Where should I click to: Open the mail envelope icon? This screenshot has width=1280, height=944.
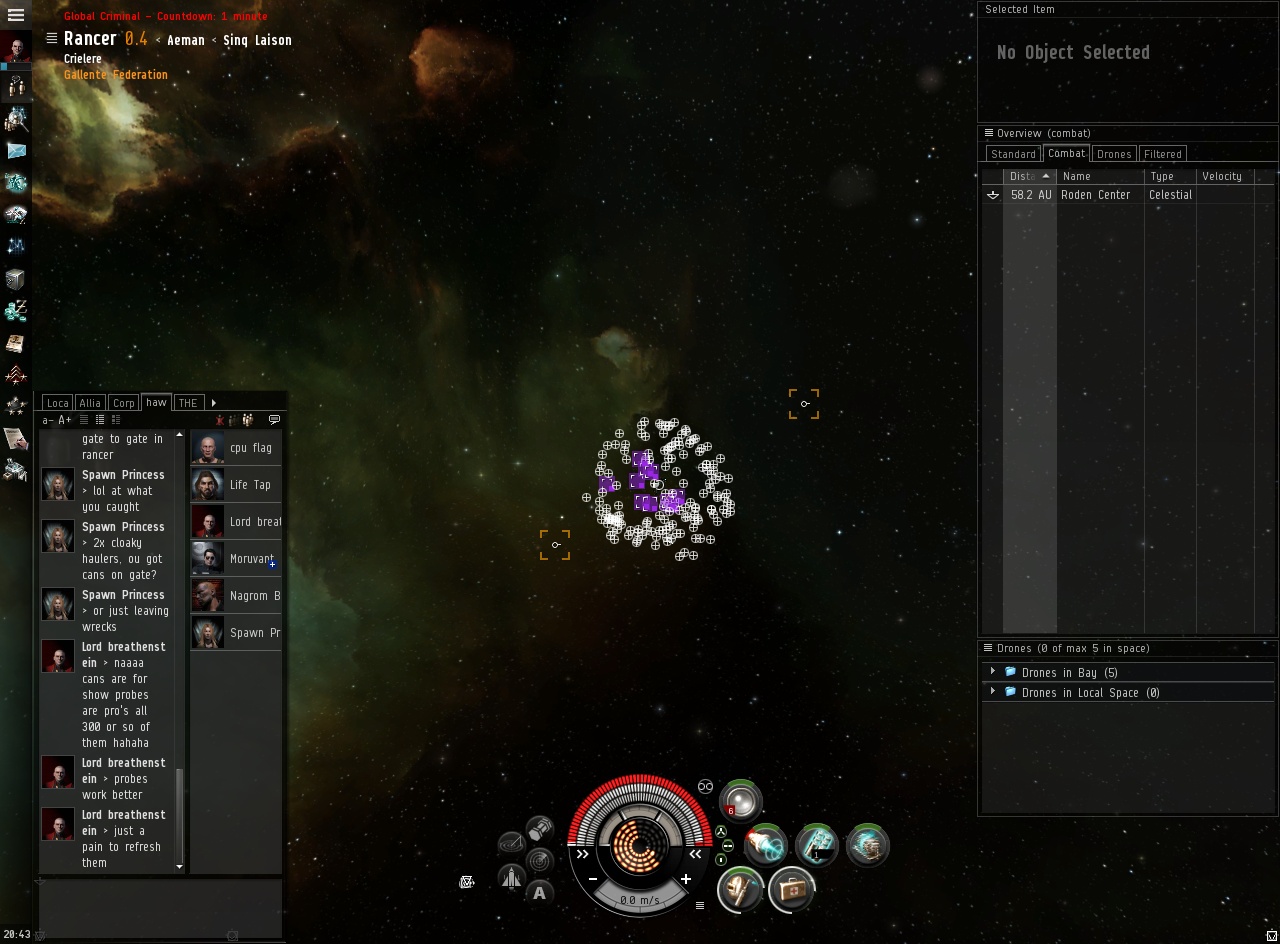tap(16, 151)
